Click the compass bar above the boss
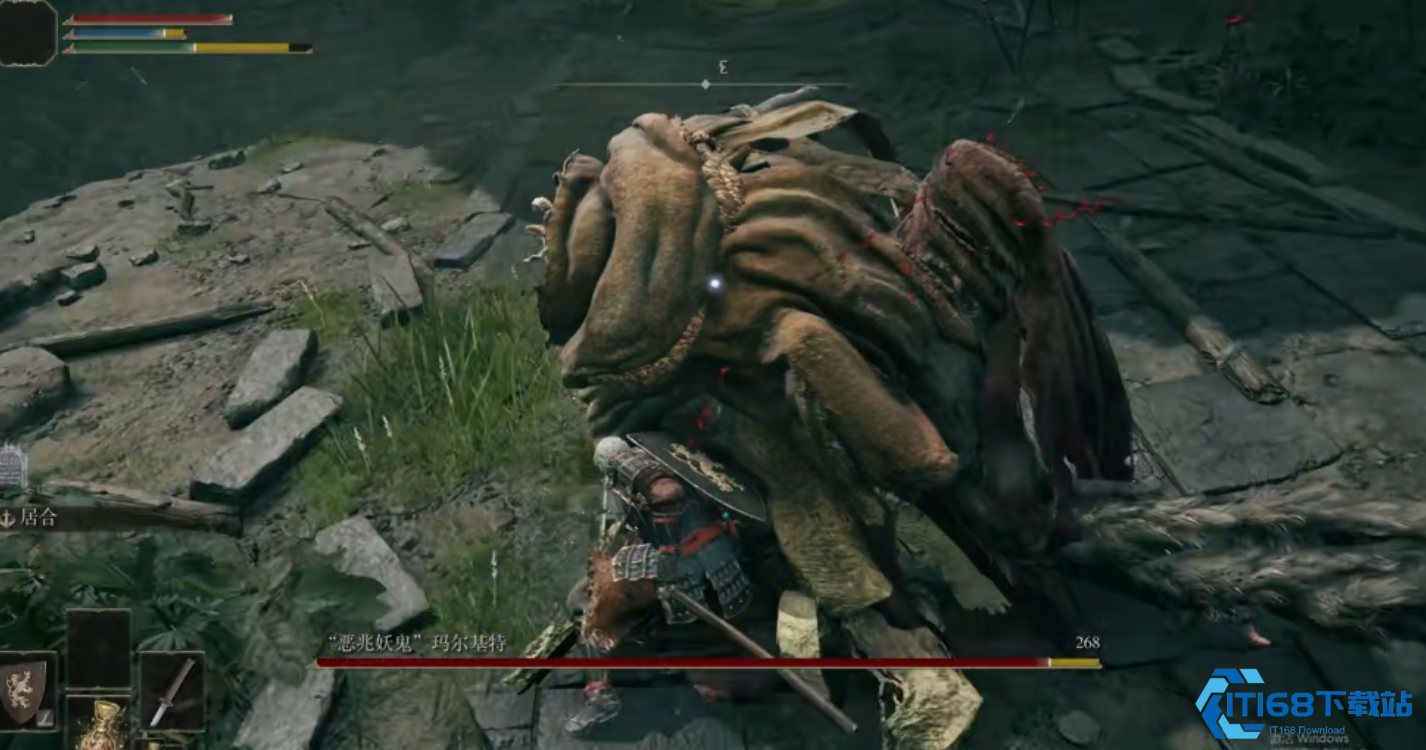This screenshot has width=1426, height=750. (705, 83)
